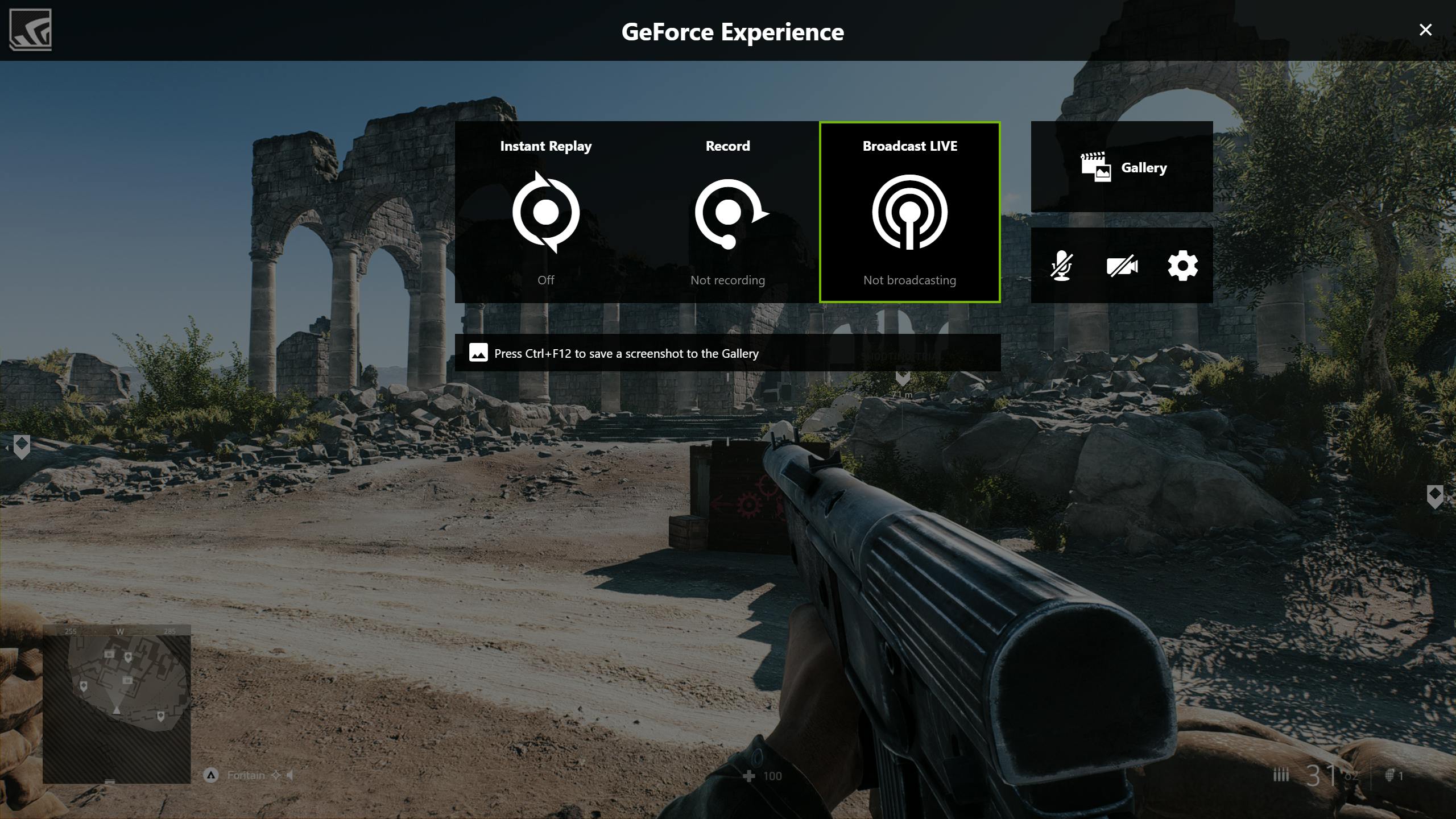
Task: Open the Gallery
Action: [x=1122, y=167]
